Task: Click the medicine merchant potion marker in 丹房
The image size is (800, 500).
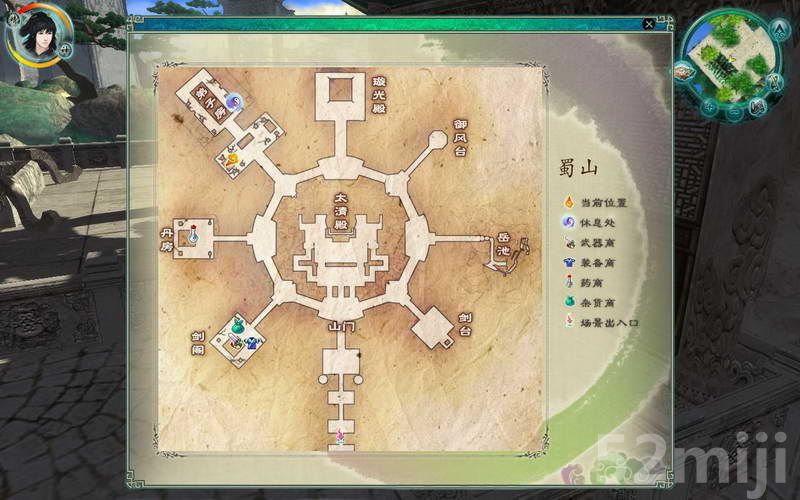Action: (195, 236)
